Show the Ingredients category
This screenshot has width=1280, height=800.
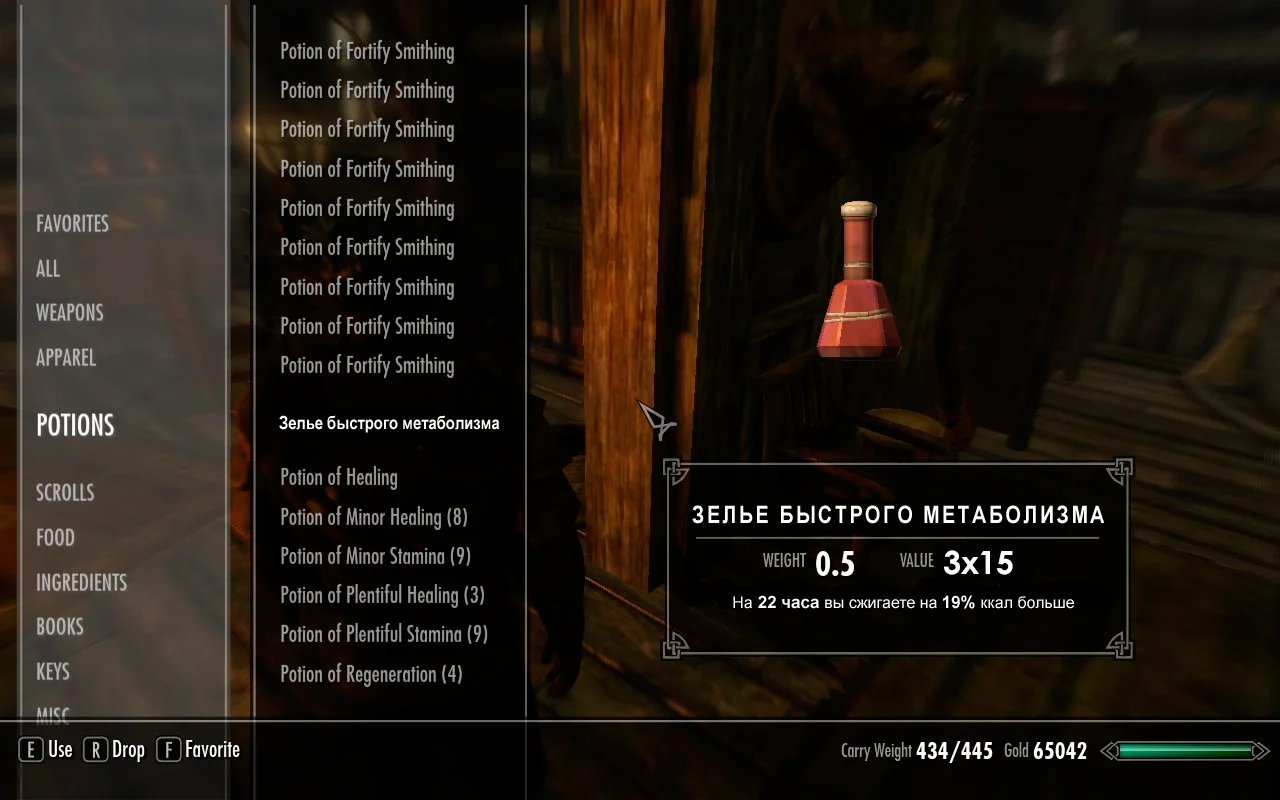(82, 583)
